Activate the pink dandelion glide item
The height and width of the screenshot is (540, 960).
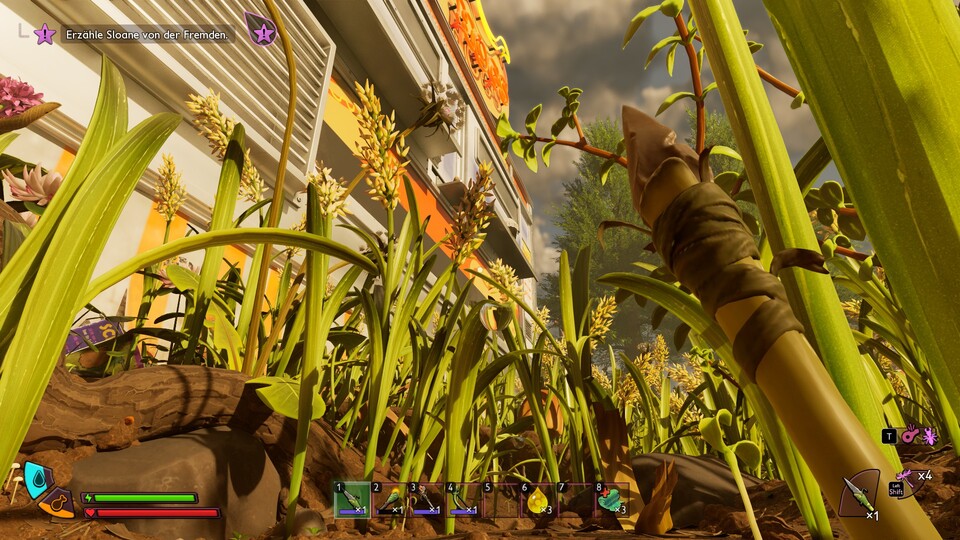(x=905, y=475)
